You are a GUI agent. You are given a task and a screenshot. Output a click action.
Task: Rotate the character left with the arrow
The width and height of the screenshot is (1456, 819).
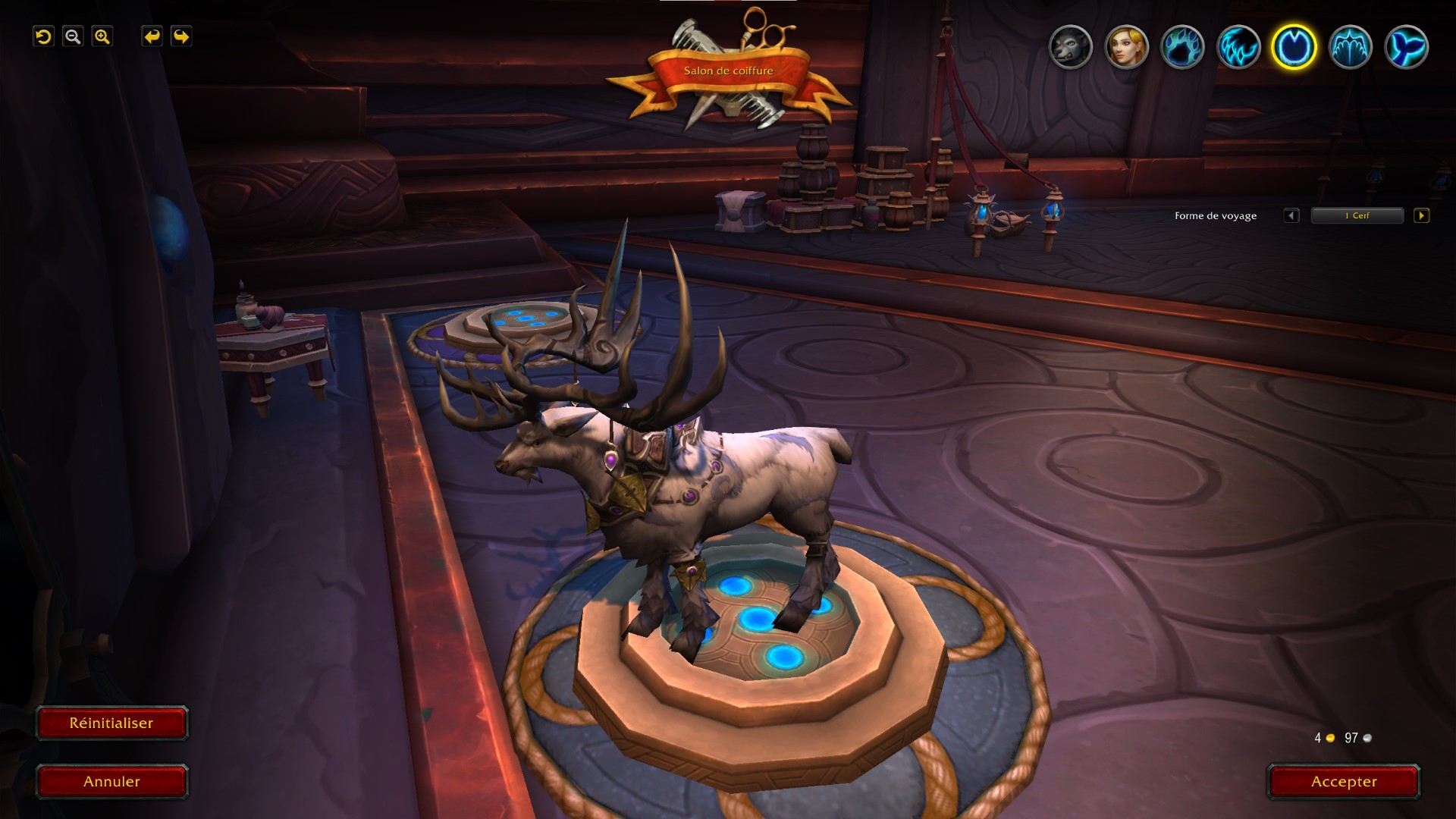pos(152,36)
